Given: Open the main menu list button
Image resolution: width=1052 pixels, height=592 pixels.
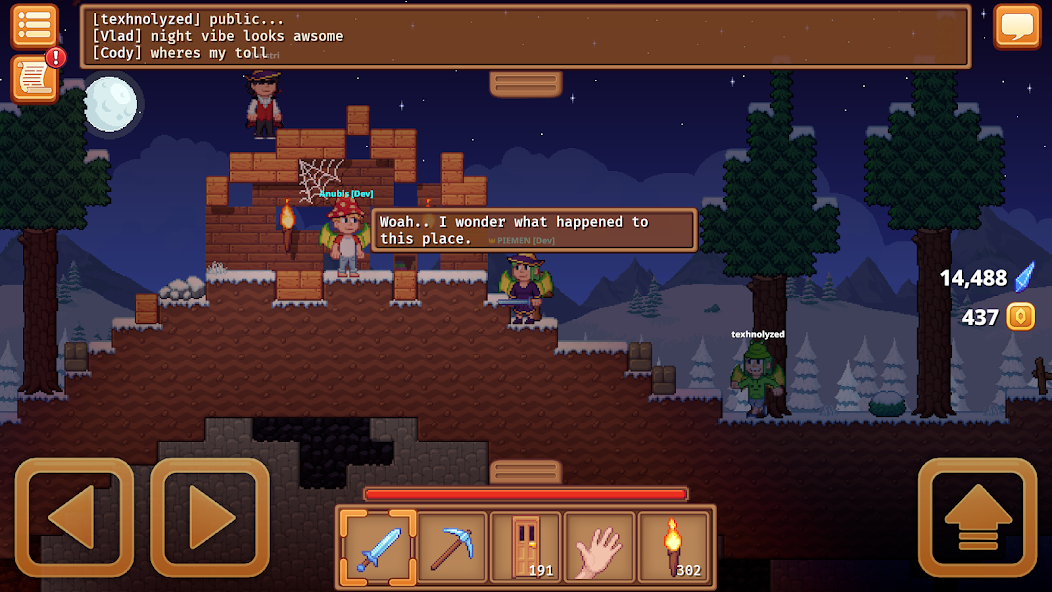Looking at the screenshot, I should pyautogui.click(x=34, y=26).
